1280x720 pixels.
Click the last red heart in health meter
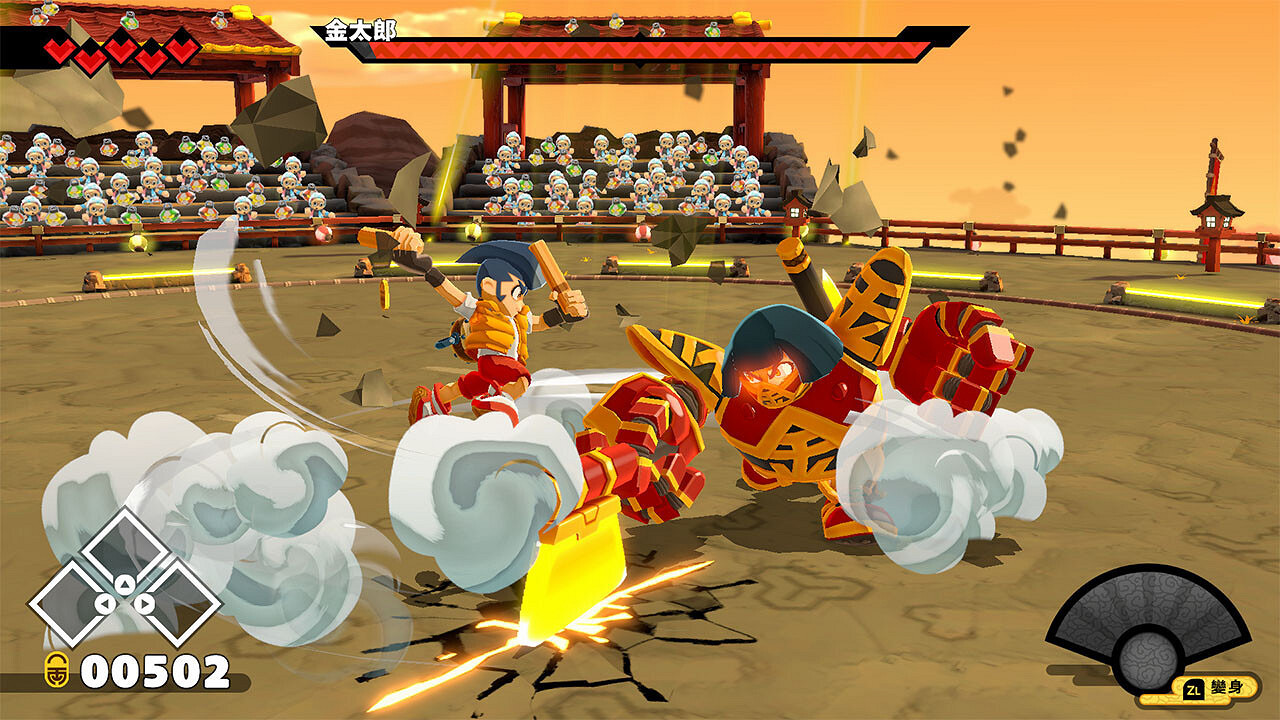click(x=183, y=48)
